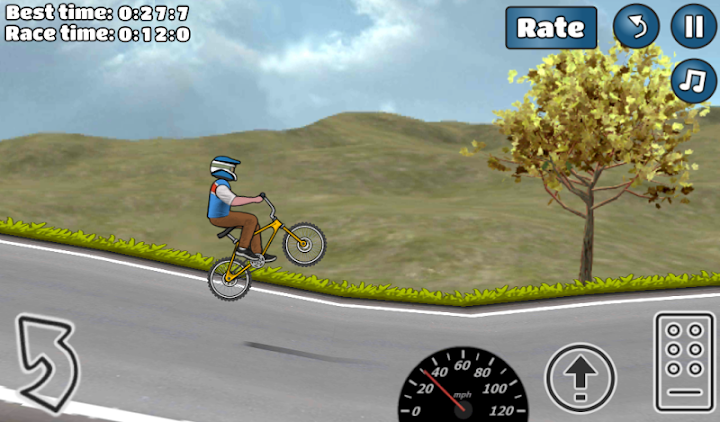The height and width of the screenshot is (422, 720).
Task: Pause the game
Action: [693, 26]
